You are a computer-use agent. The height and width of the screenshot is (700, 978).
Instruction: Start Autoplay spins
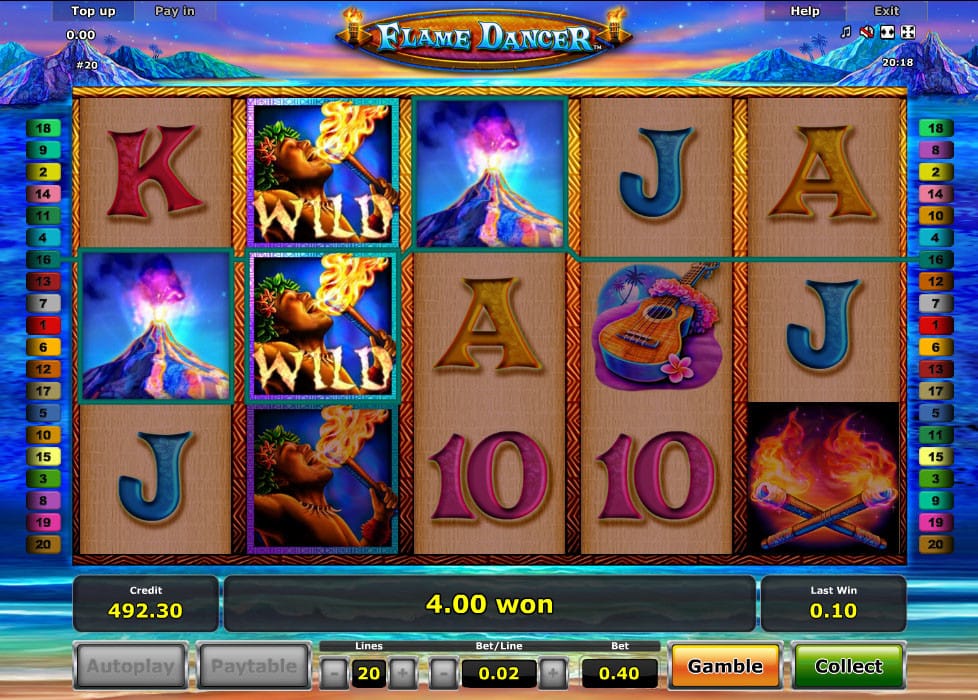130,666
